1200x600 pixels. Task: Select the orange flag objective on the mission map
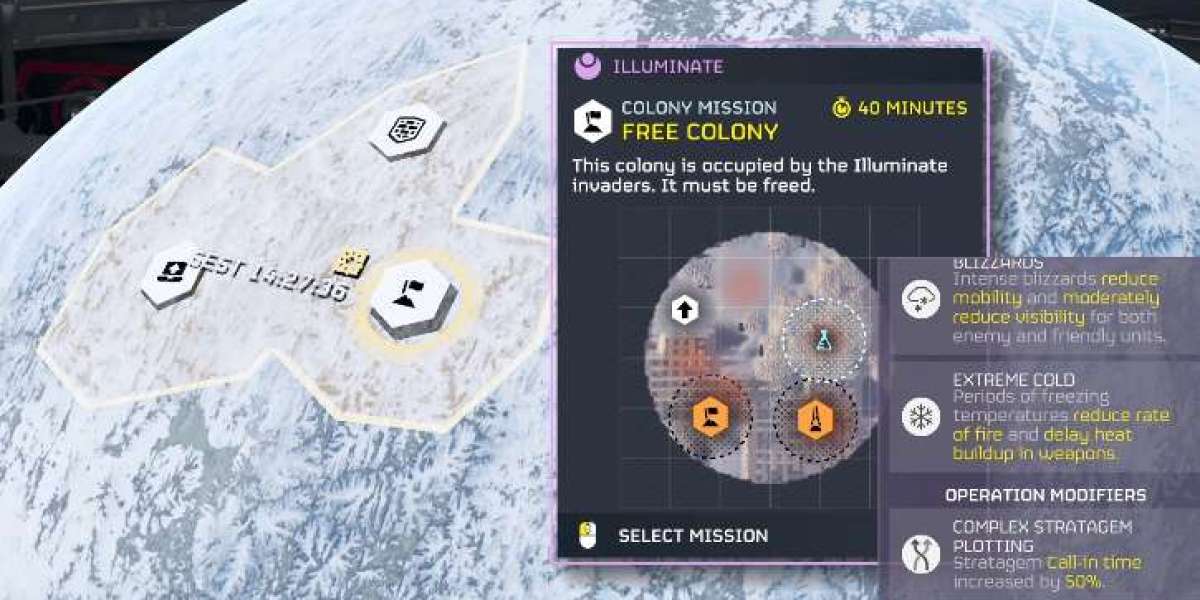709,416
